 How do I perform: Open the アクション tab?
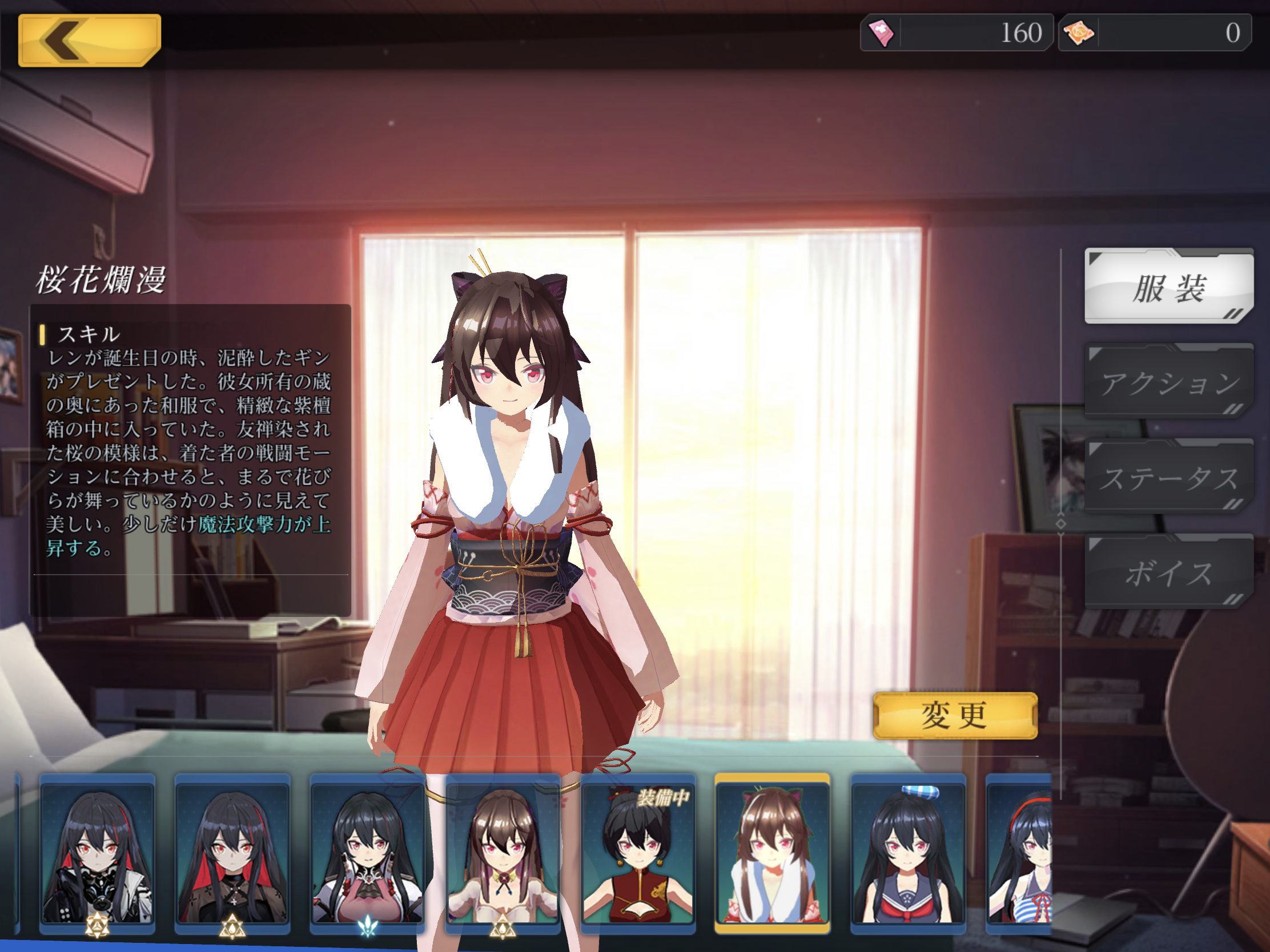tap(1168, 382)
